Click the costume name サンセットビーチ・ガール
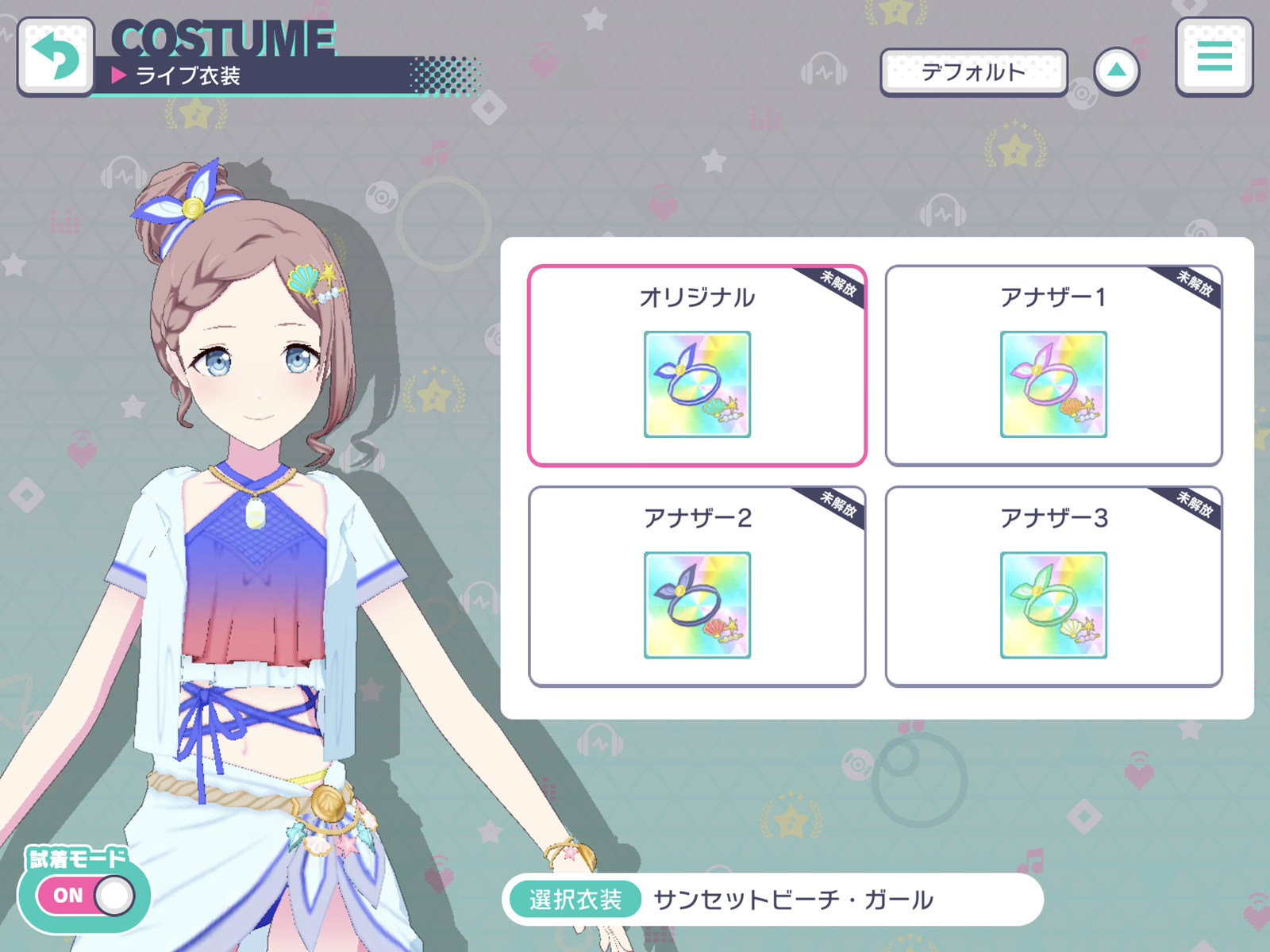 794,899
